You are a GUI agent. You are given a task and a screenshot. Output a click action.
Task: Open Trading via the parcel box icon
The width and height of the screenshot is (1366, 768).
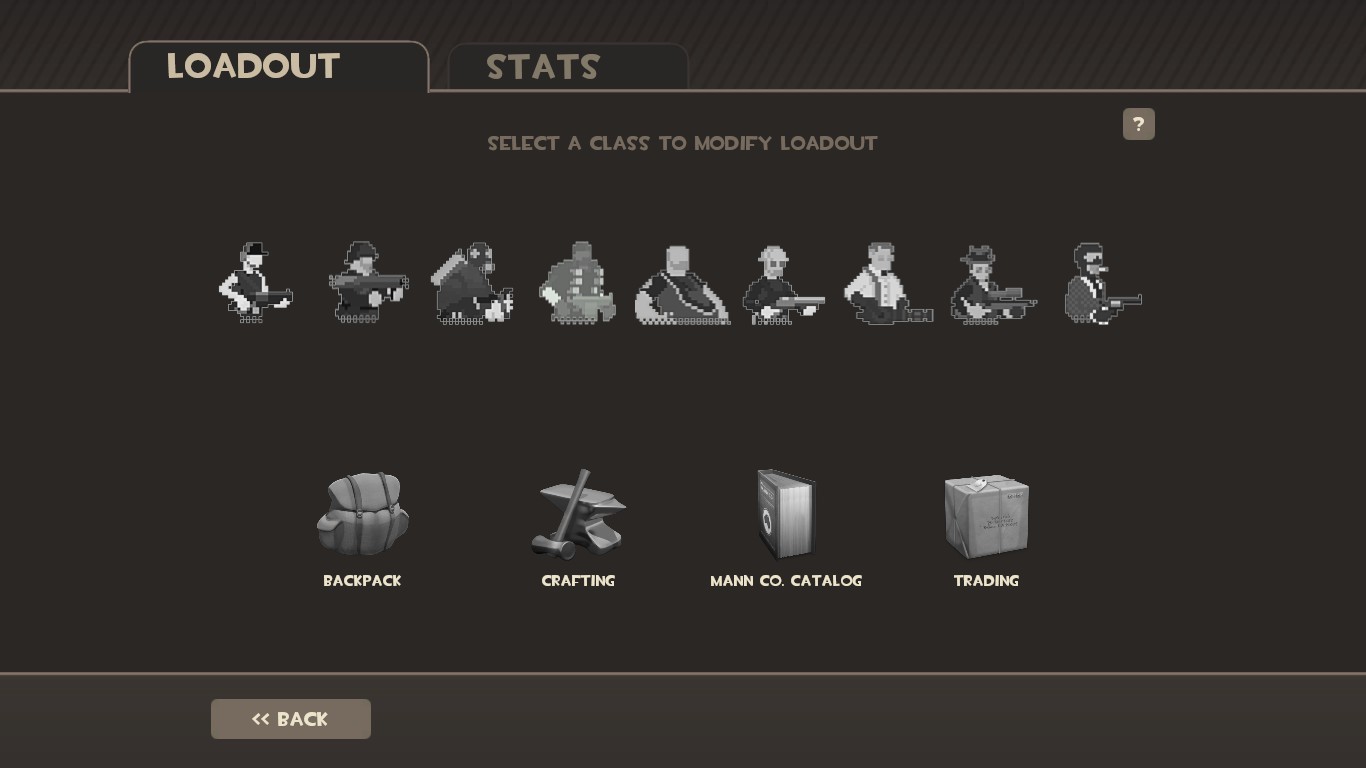(986, 513)
